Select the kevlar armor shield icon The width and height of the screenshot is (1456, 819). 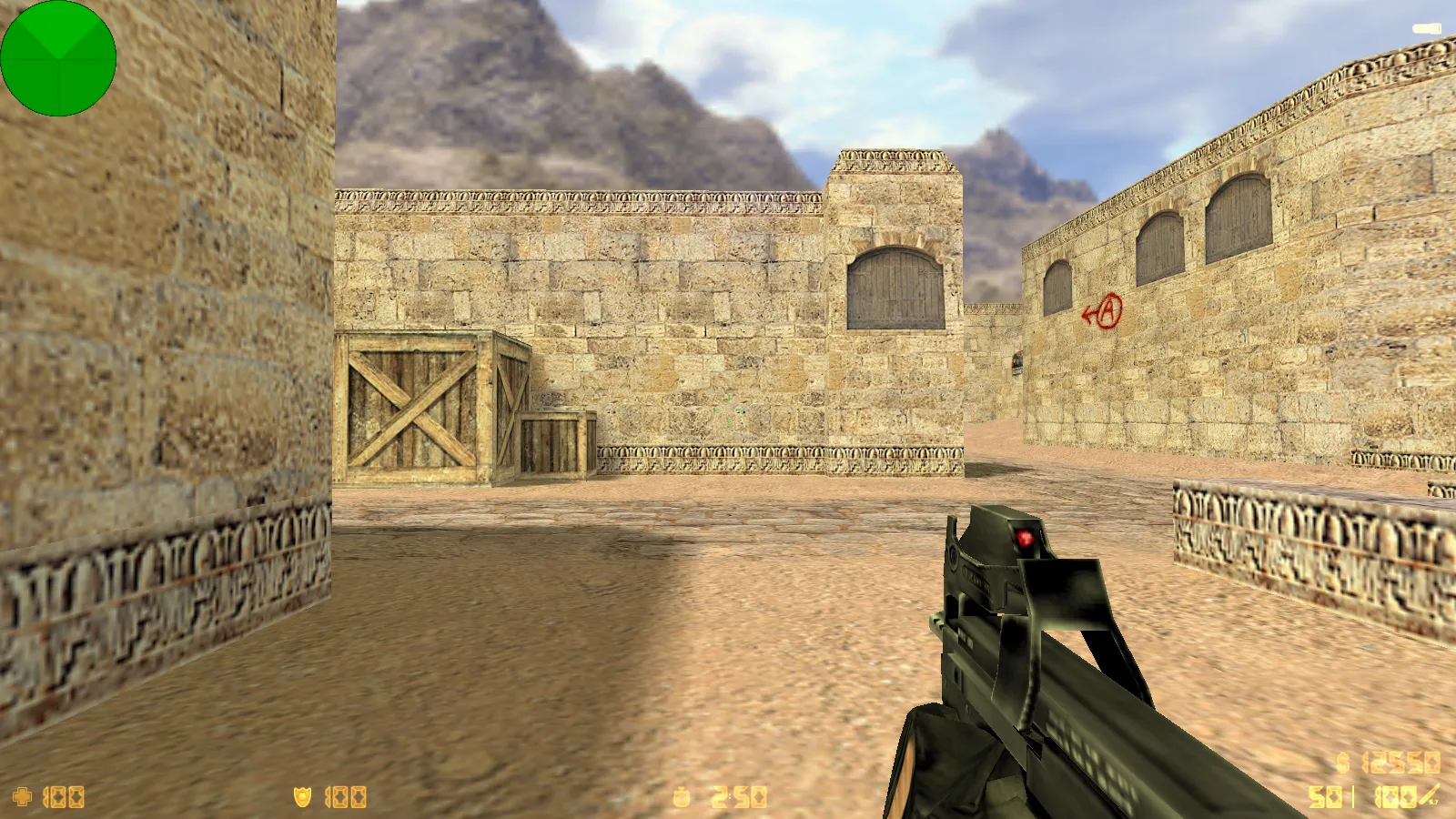(x=302, y=797)
